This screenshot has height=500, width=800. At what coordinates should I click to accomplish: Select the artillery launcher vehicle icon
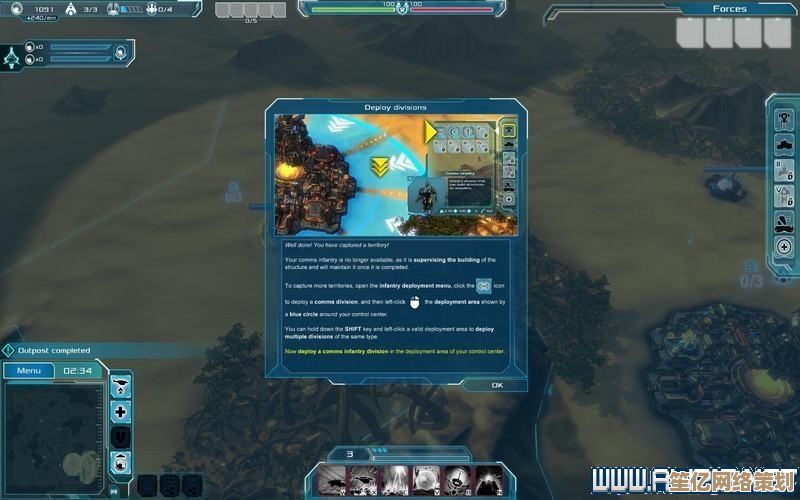point(783,220)
